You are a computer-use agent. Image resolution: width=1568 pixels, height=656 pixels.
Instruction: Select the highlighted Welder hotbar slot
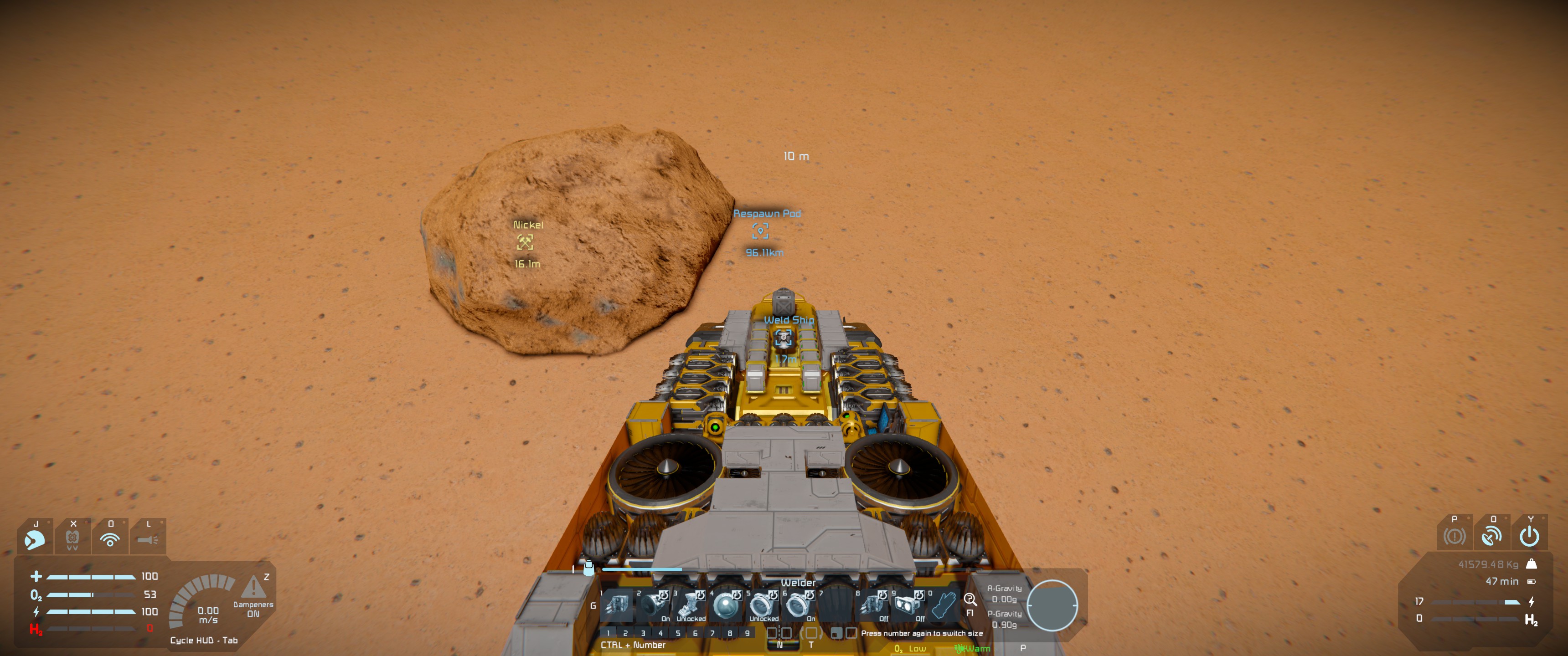[617, 605]
